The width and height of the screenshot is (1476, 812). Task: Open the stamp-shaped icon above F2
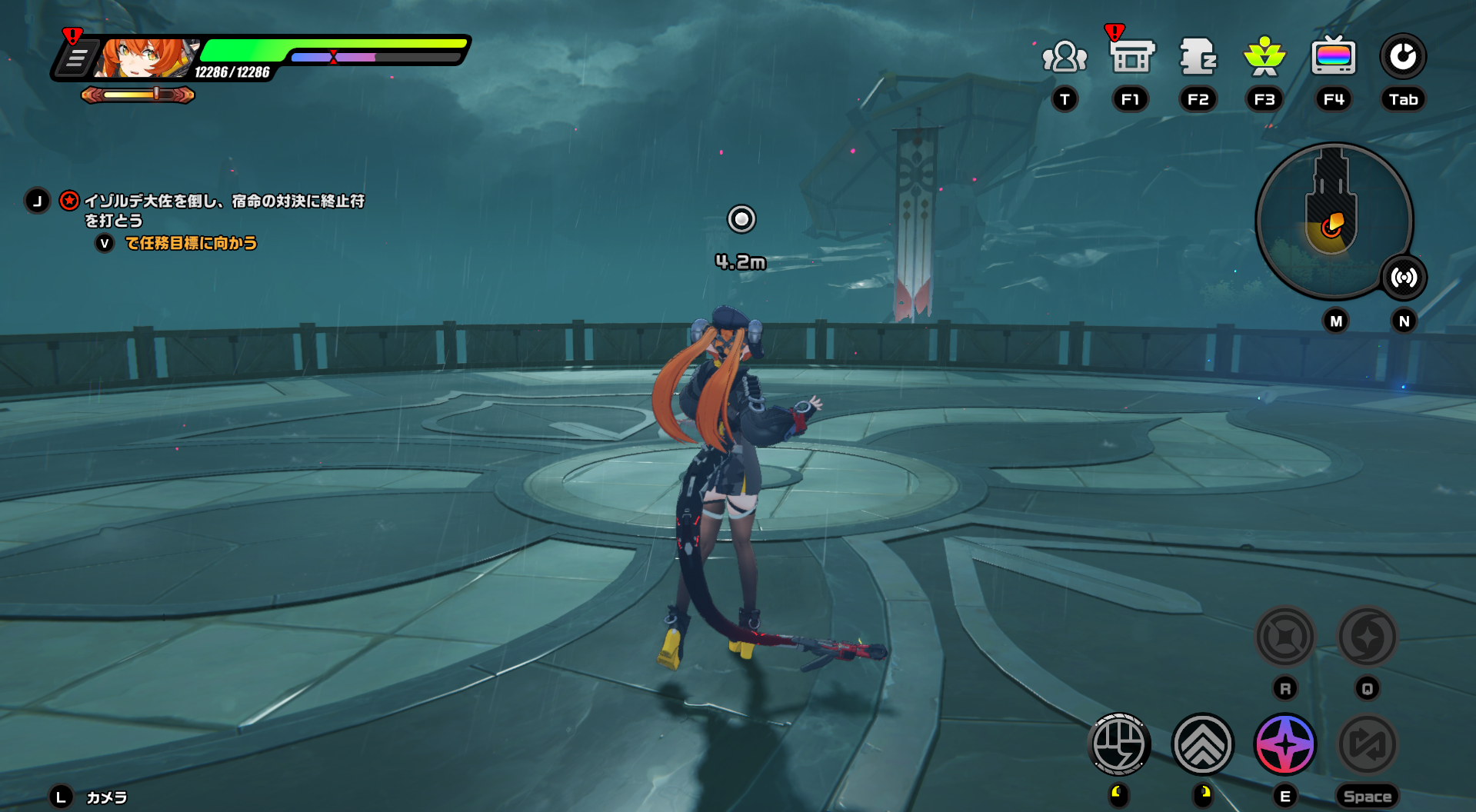[x=1198, y=57]
